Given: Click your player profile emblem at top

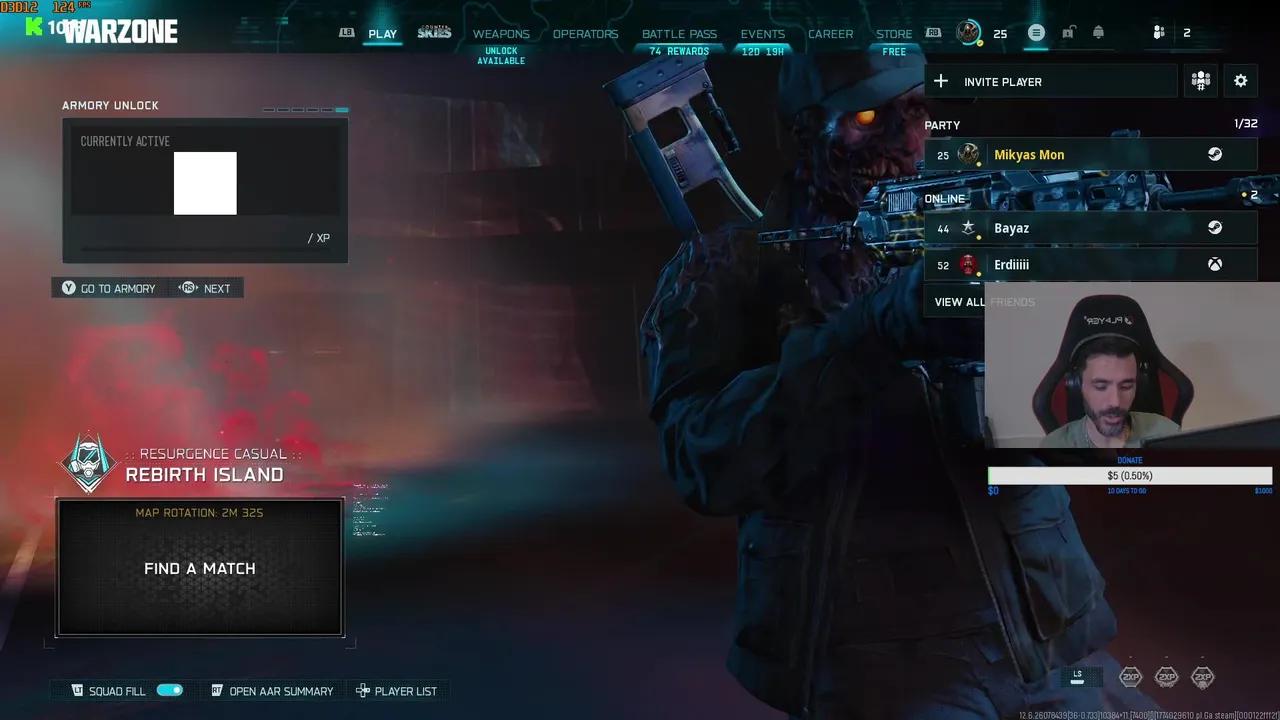Looking at the screenshot, I should (x=967, y=32).
